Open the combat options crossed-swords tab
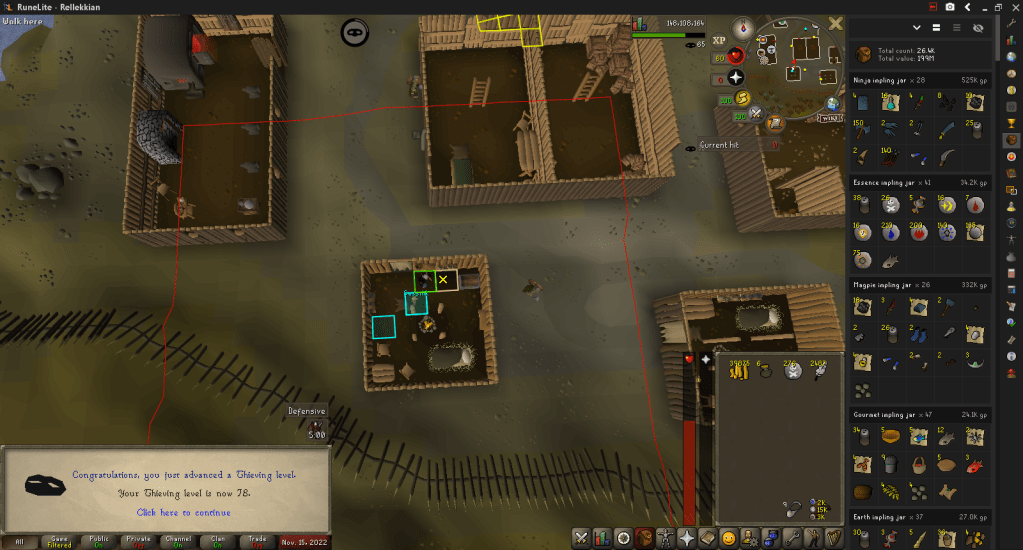 581,538
